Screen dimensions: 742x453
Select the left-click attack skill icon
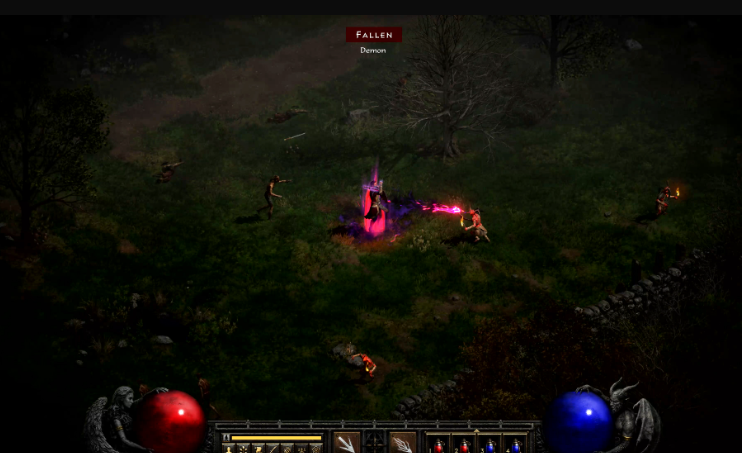pos(347,443)
